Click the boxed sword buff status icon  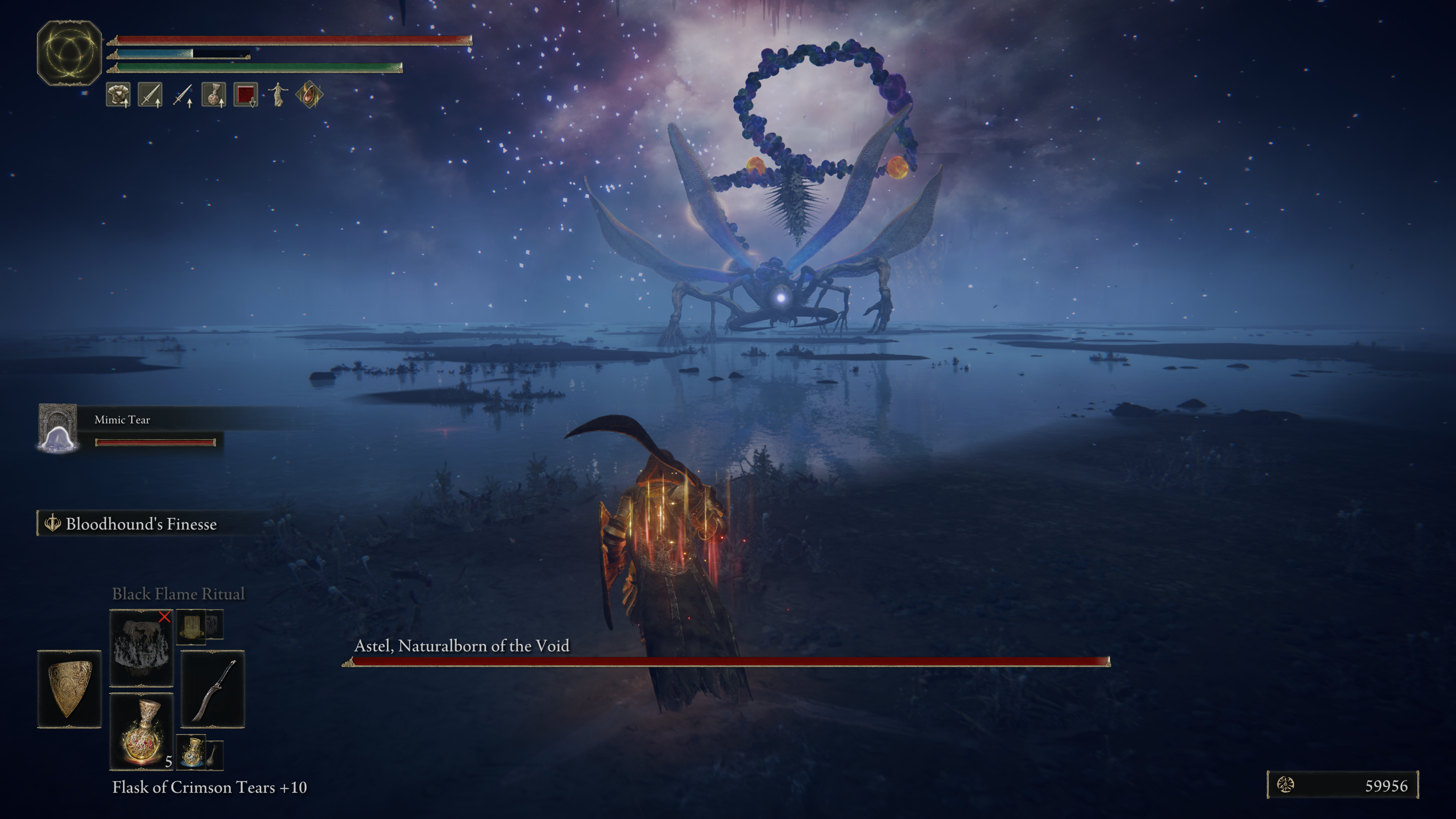click(x=150, y=94)
